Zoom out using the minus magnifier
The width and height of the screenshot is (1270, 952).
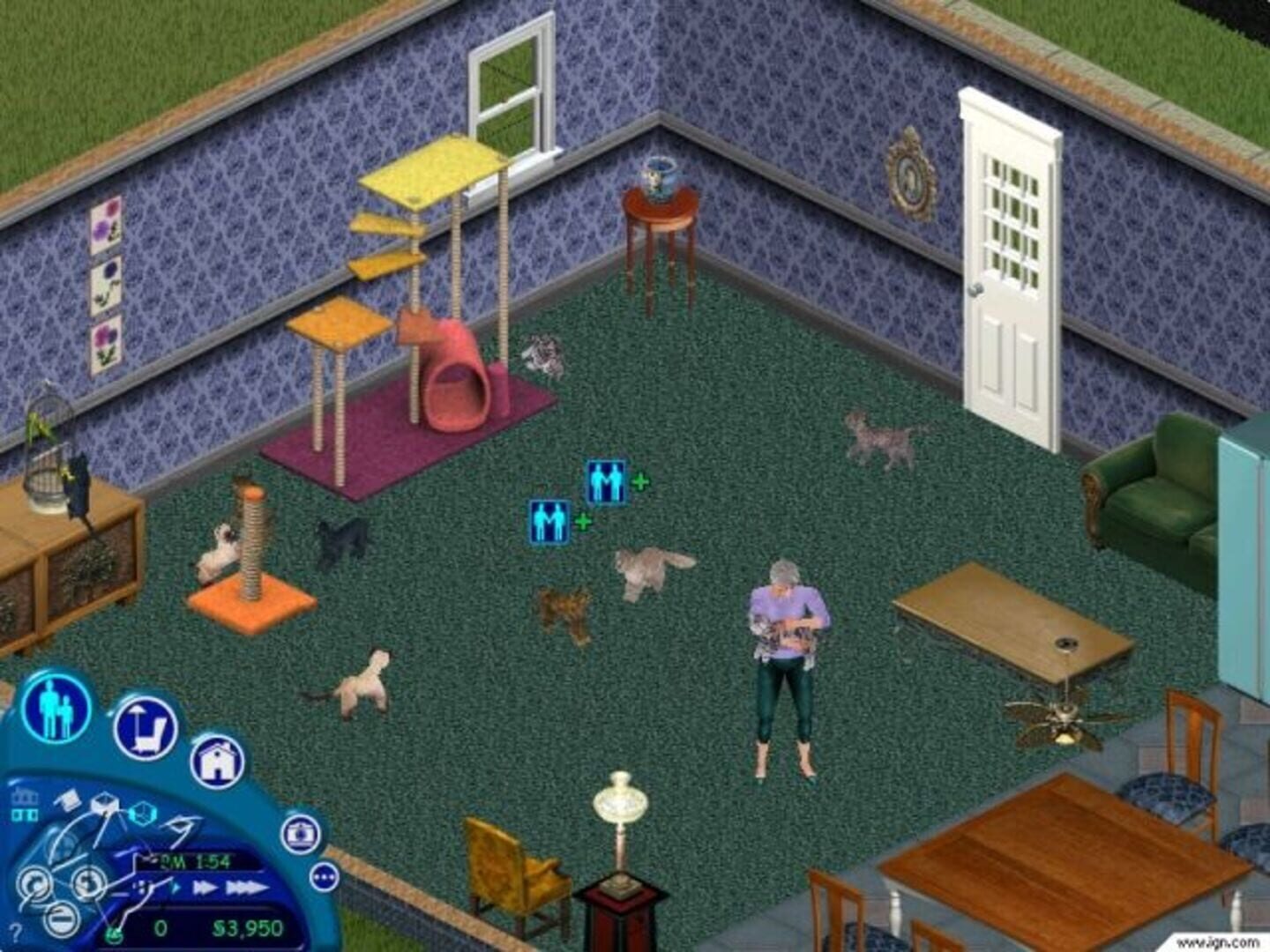coord(61,919)
